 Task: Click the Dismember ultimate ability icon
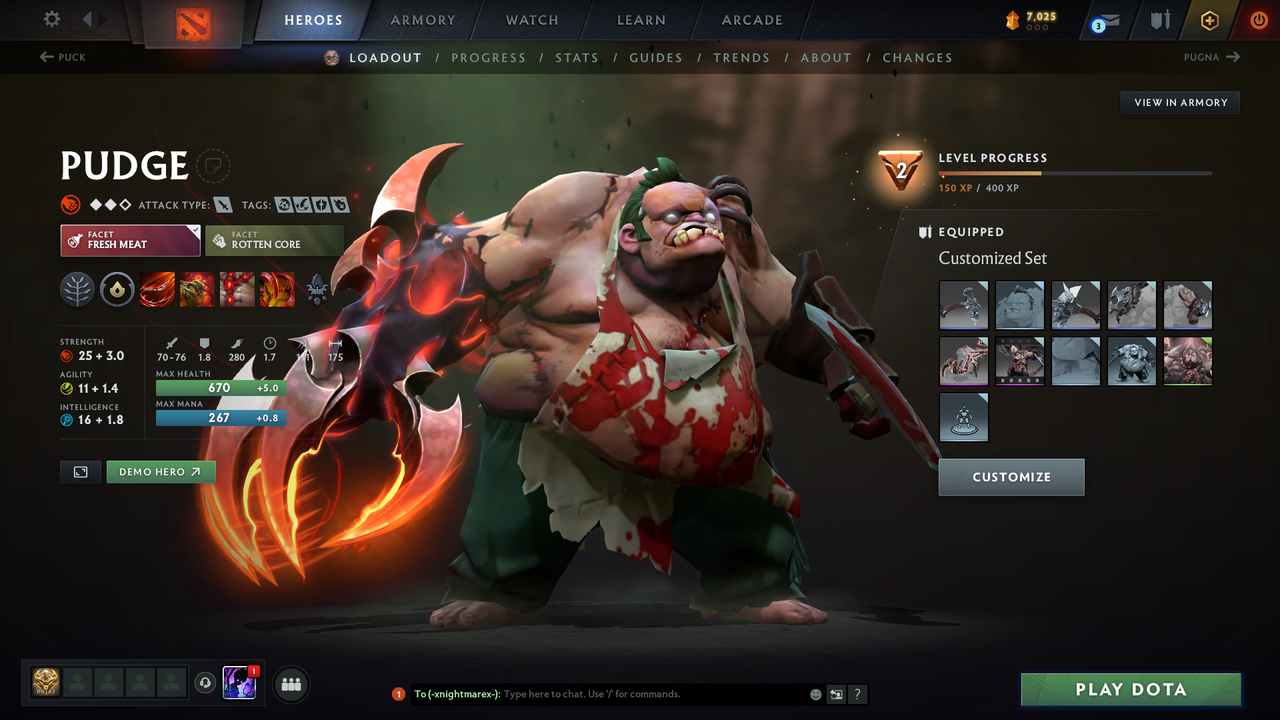click(x=277, y=289)
